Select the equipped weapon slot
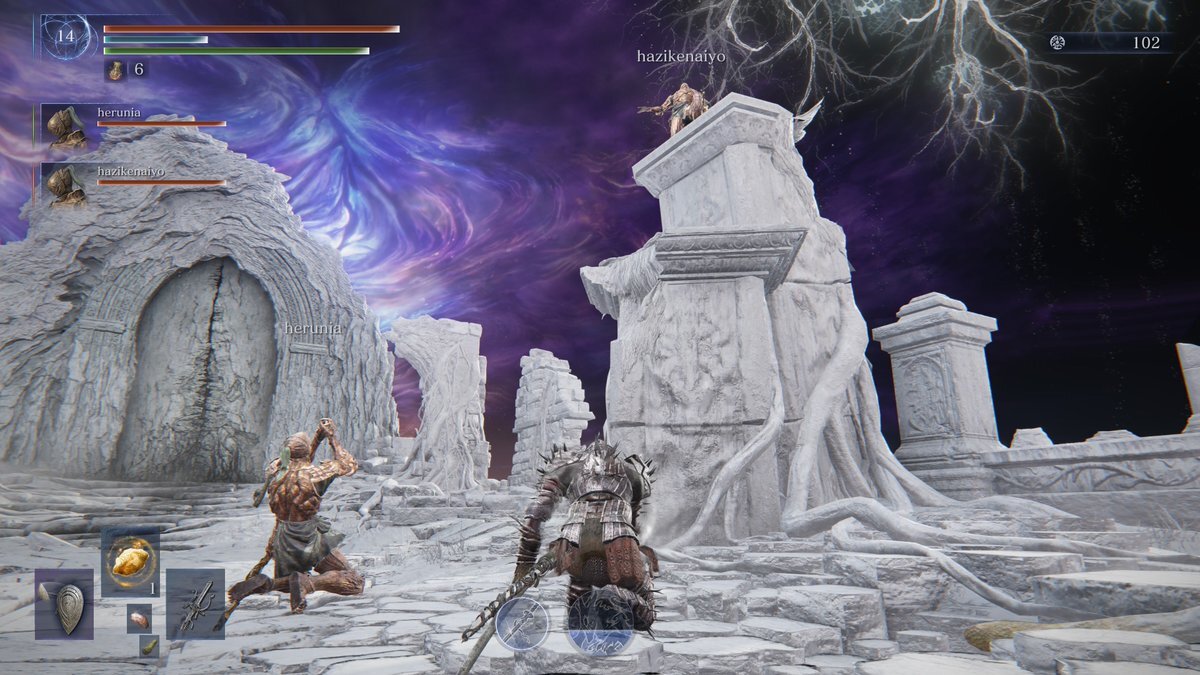The height and width of the screenshot is (675, 1200). [x=195, y=603]
